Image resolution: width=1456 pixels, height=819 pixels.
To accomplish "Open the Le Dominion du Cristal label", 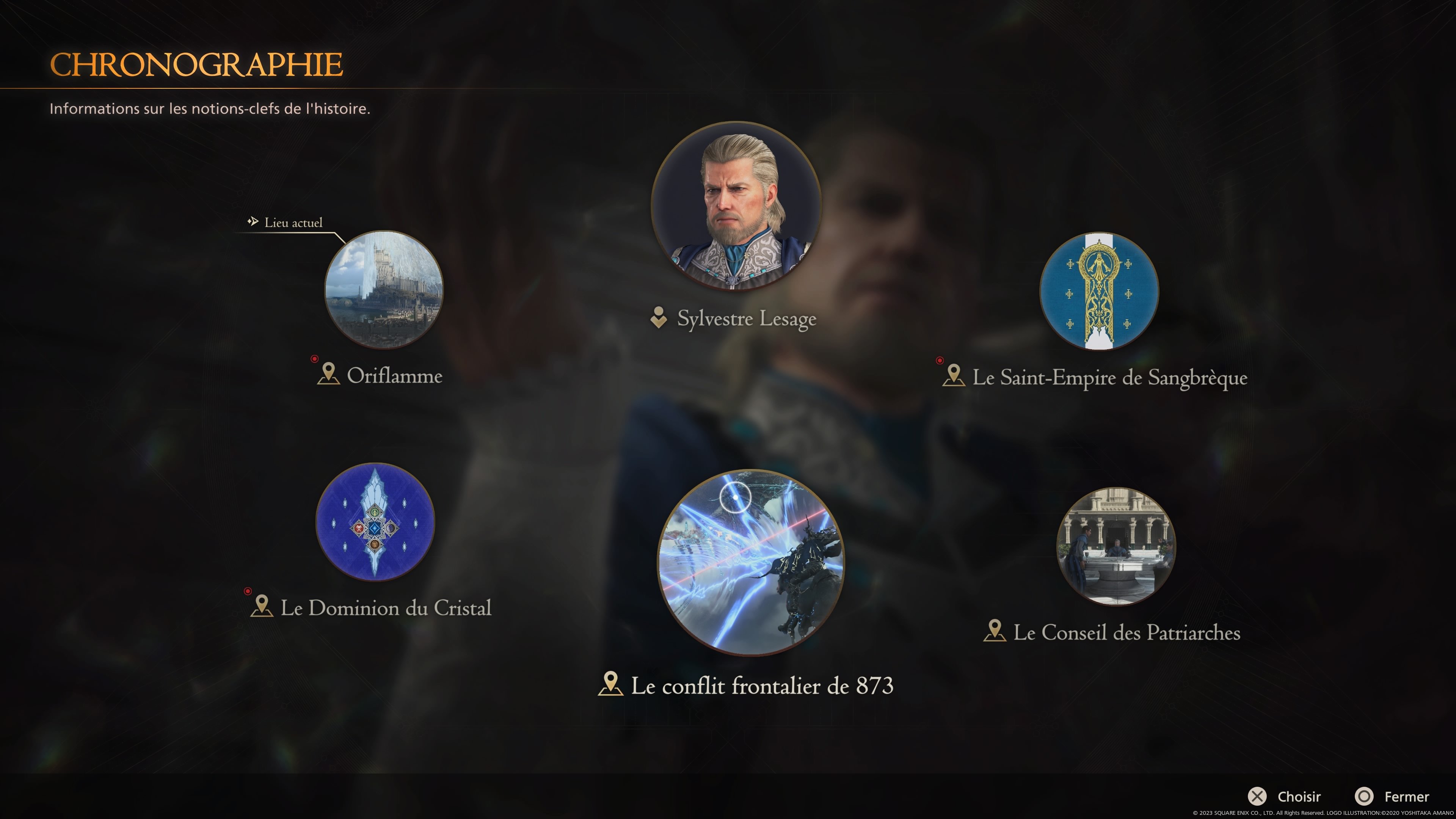I will coord(386,608).
